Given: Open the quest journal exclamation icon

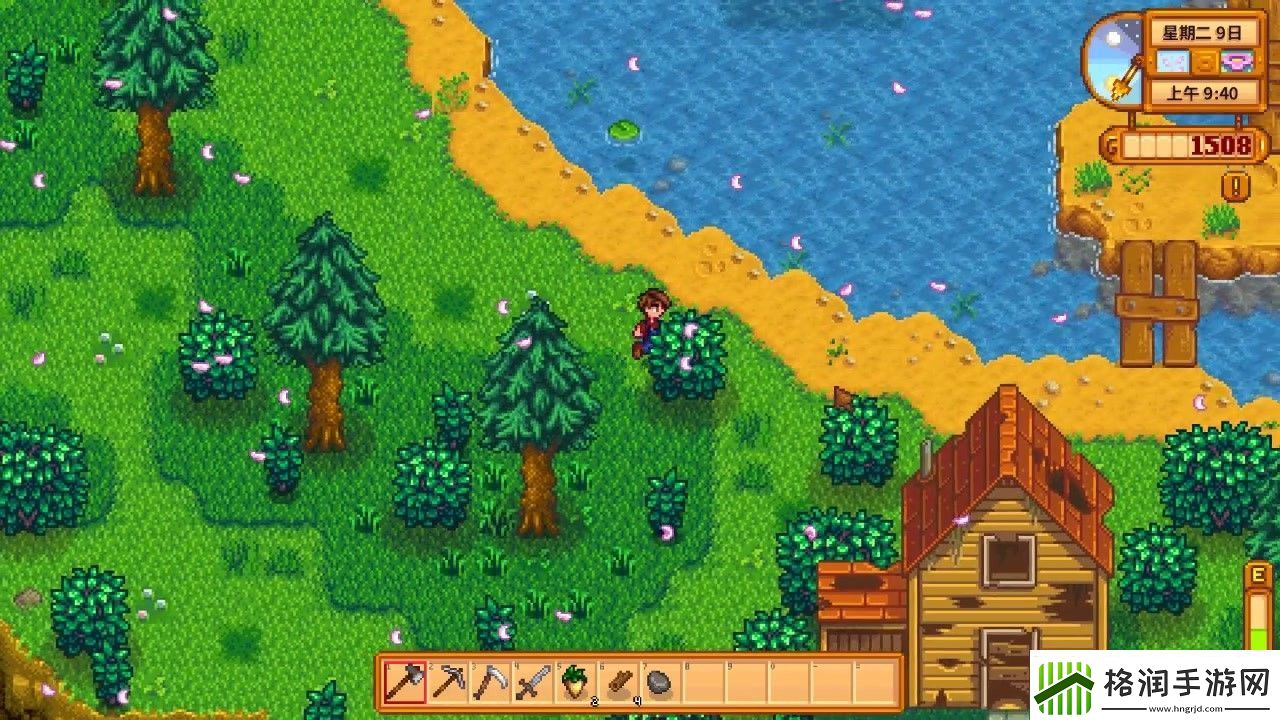Looking at the screenshot, I should click(x=1236, y=186).
